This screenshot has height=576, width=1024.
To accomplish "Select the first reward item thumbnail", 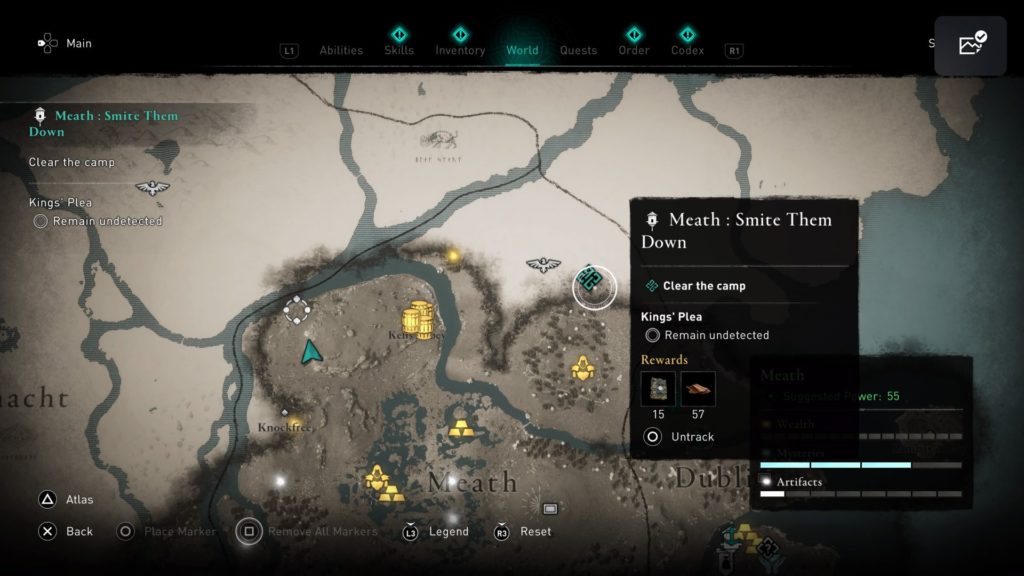I will 658,388.
